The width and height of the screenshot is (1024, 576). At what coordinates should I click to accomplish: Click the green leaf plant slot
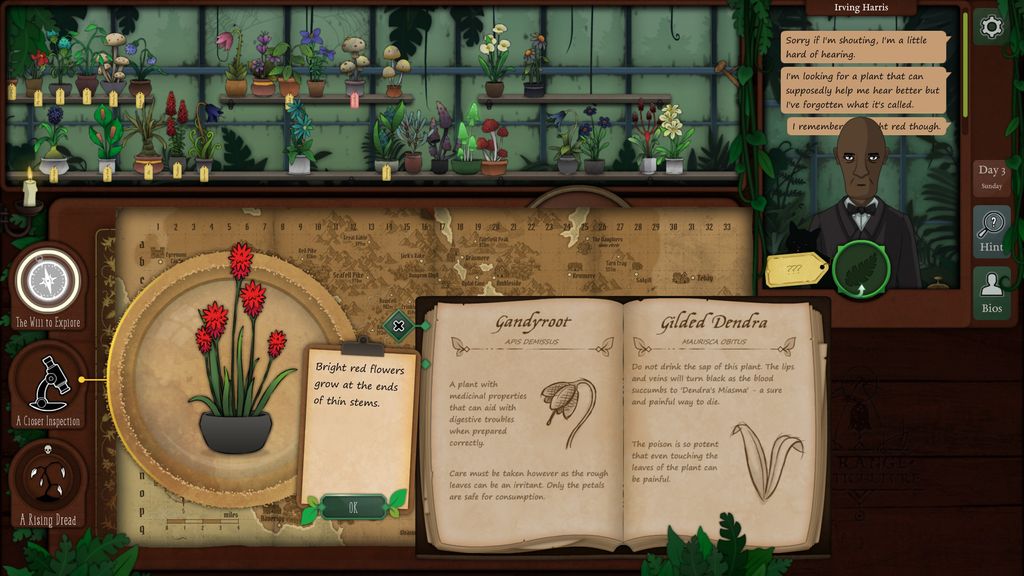tap(861, 270)
